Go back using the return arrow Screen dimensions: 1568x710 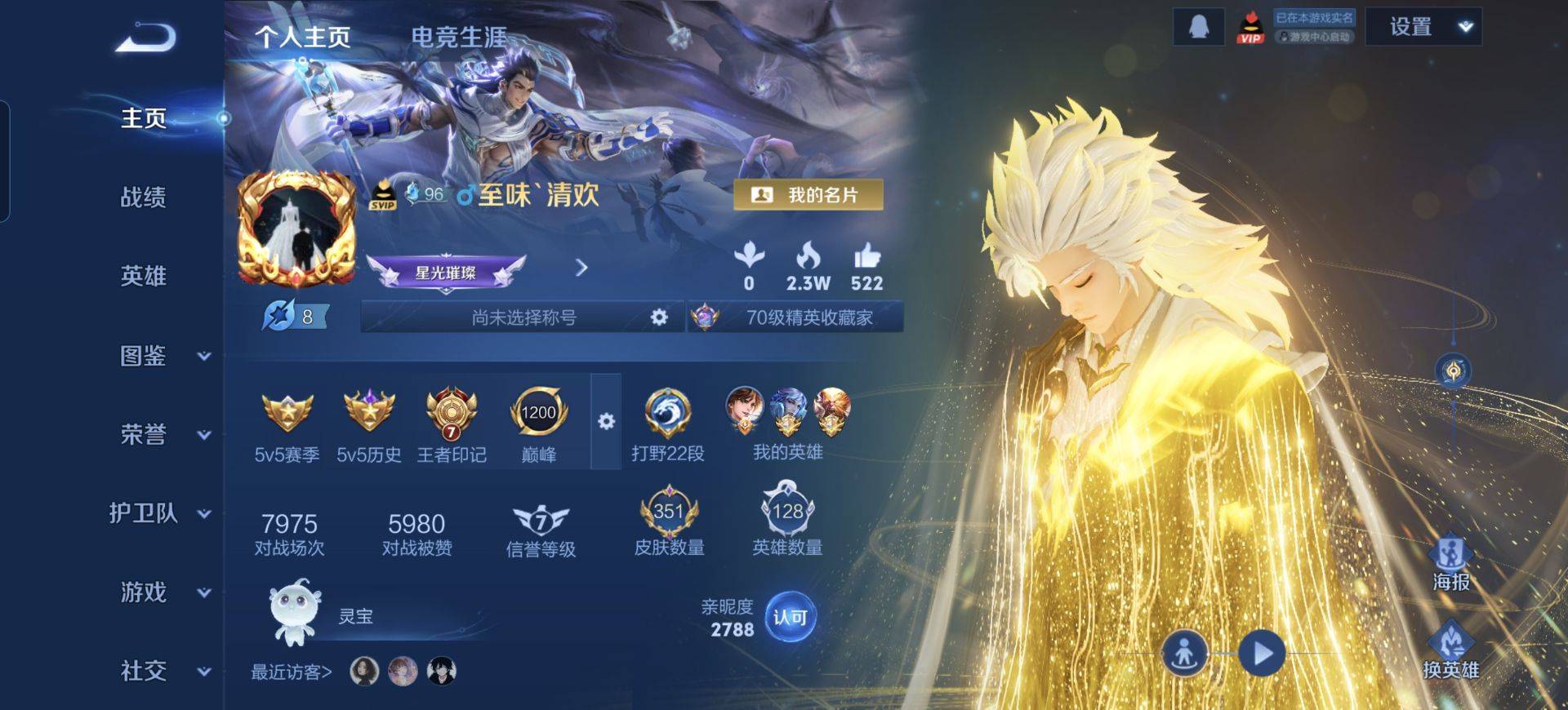tap(145, 38)
